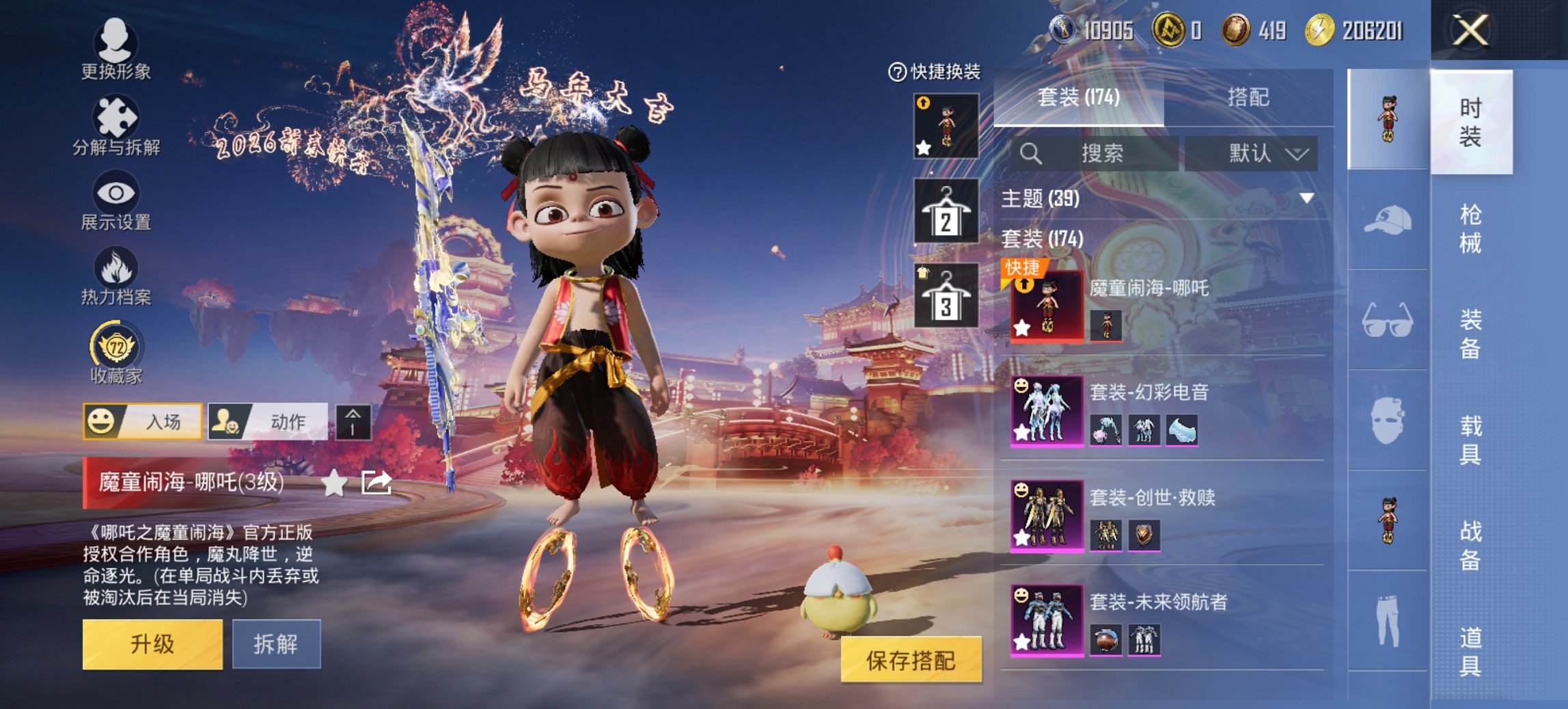This screenshot has height=709, width=1568.
Task: Click the 搜索 search field
Action: coord(1107,154)
